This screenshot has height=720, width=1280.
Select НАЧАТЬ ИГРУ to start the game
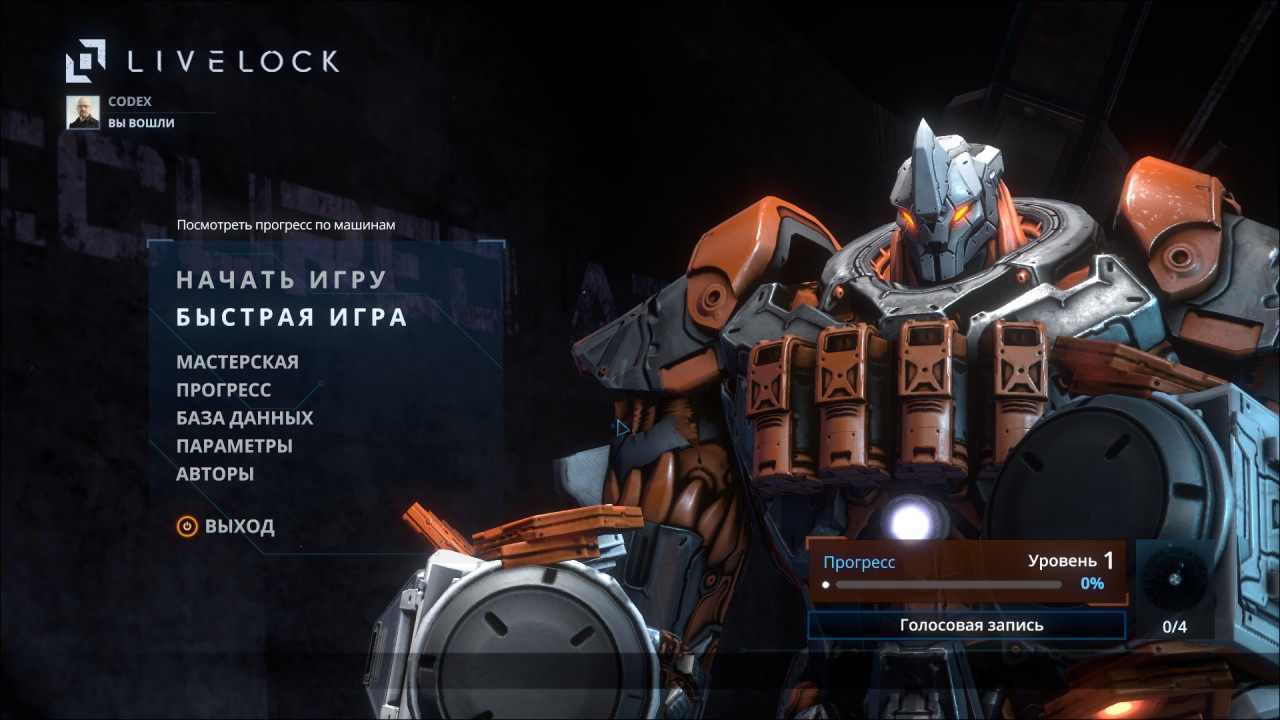[281, 280]
